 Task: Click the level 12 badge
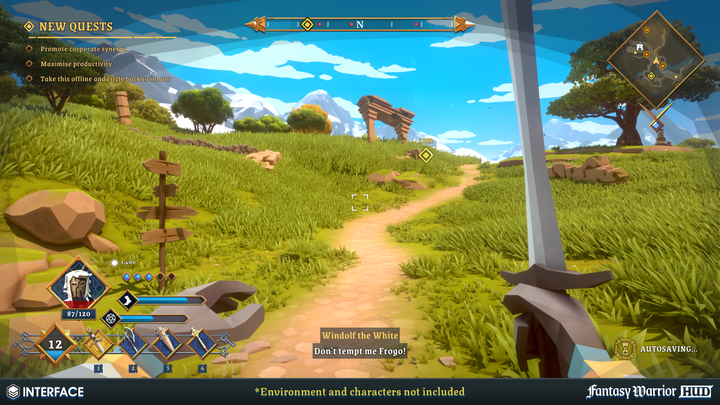click(x=55, y=345)
